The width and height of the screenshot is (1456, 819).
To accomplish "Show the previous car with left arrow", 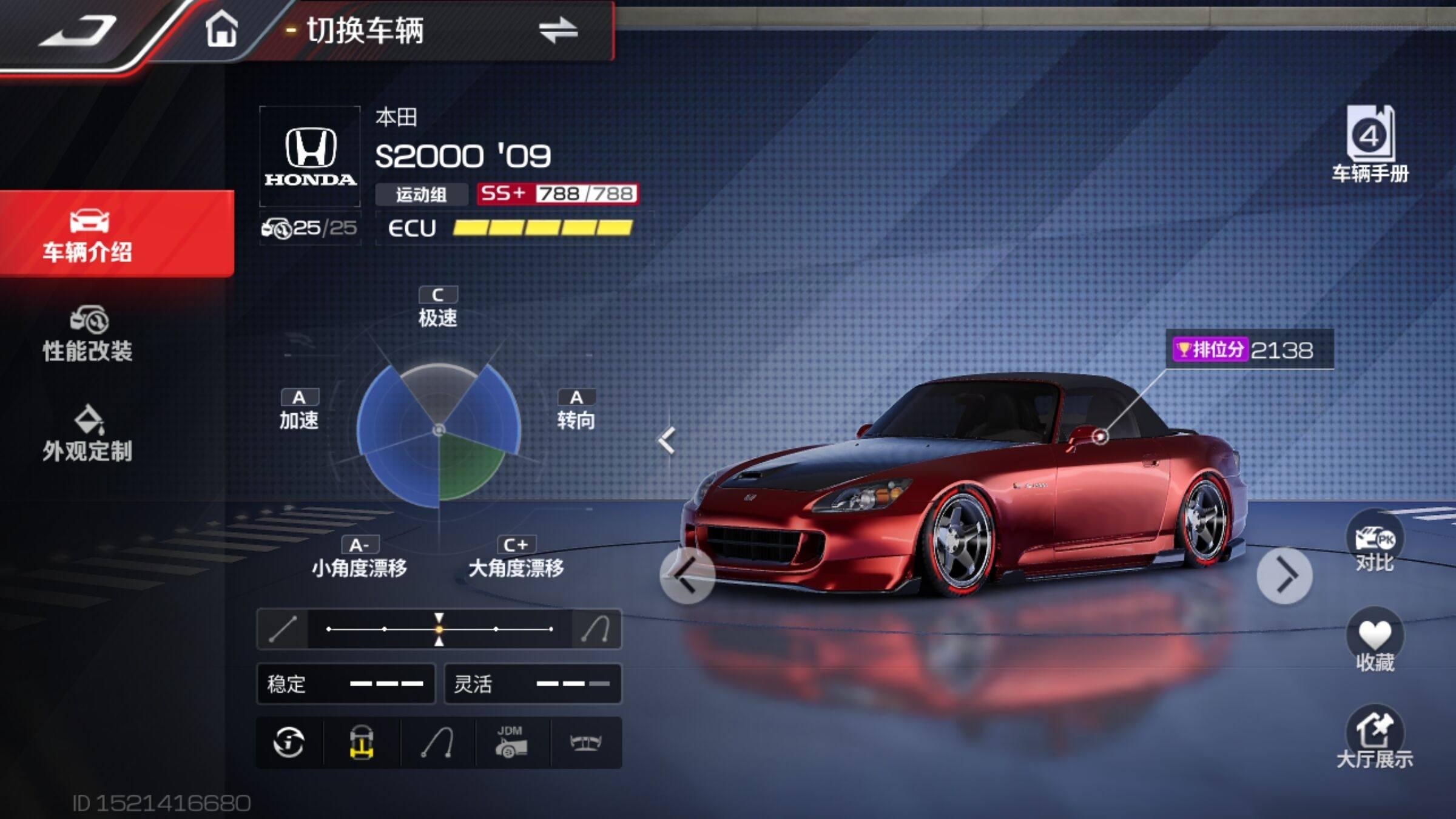I will coord(687,576).
